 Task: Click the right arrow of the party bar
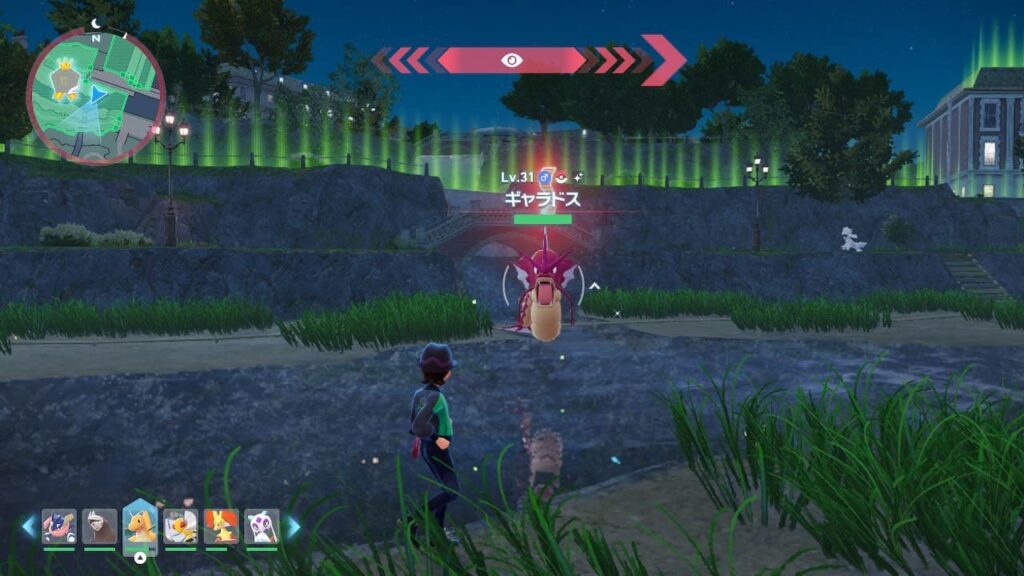pyautogui.click(x=293, y=526)
